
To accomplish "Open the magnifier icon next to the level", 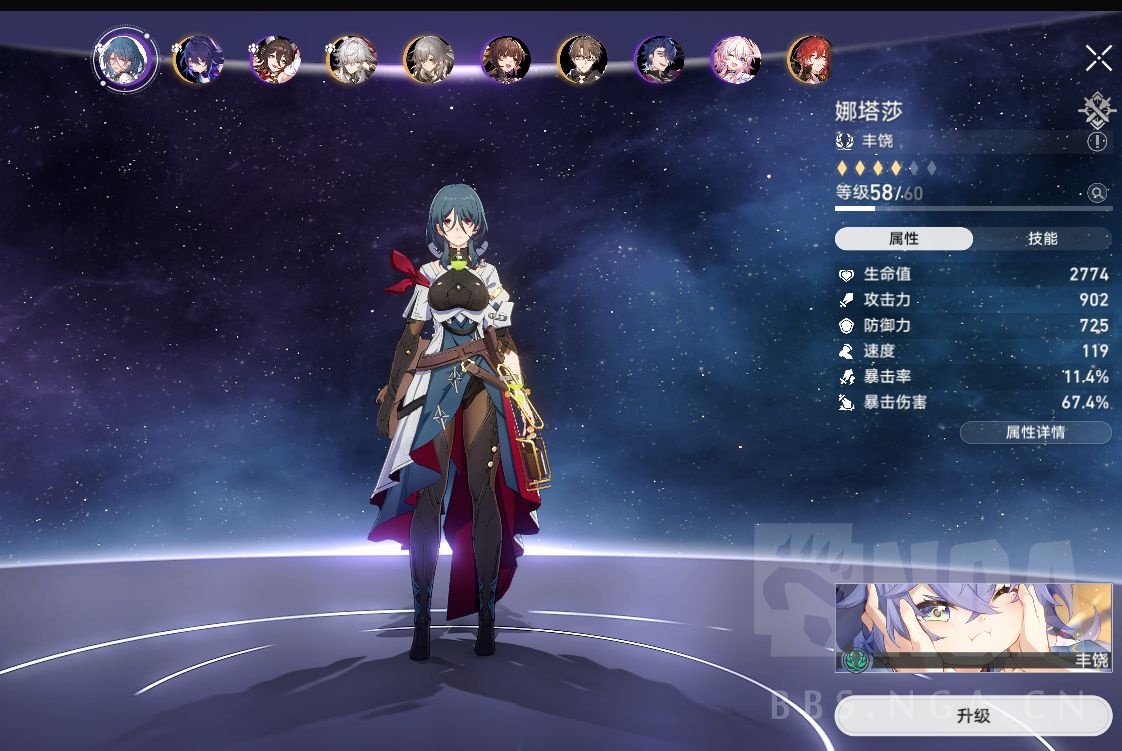I will (x=1097, y=193).
